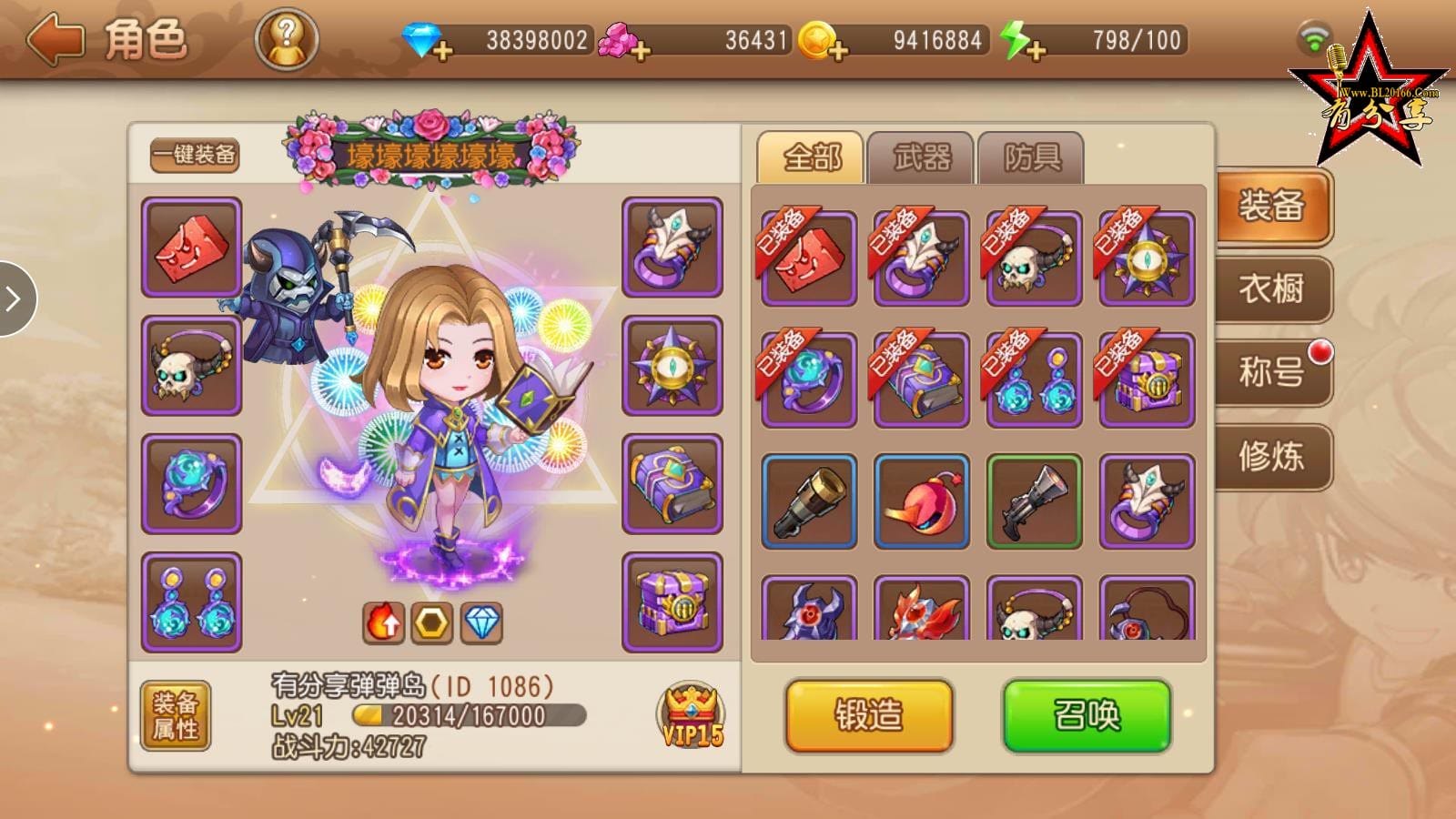Select the diamond inlay icon below the character

tap(483, 623)
